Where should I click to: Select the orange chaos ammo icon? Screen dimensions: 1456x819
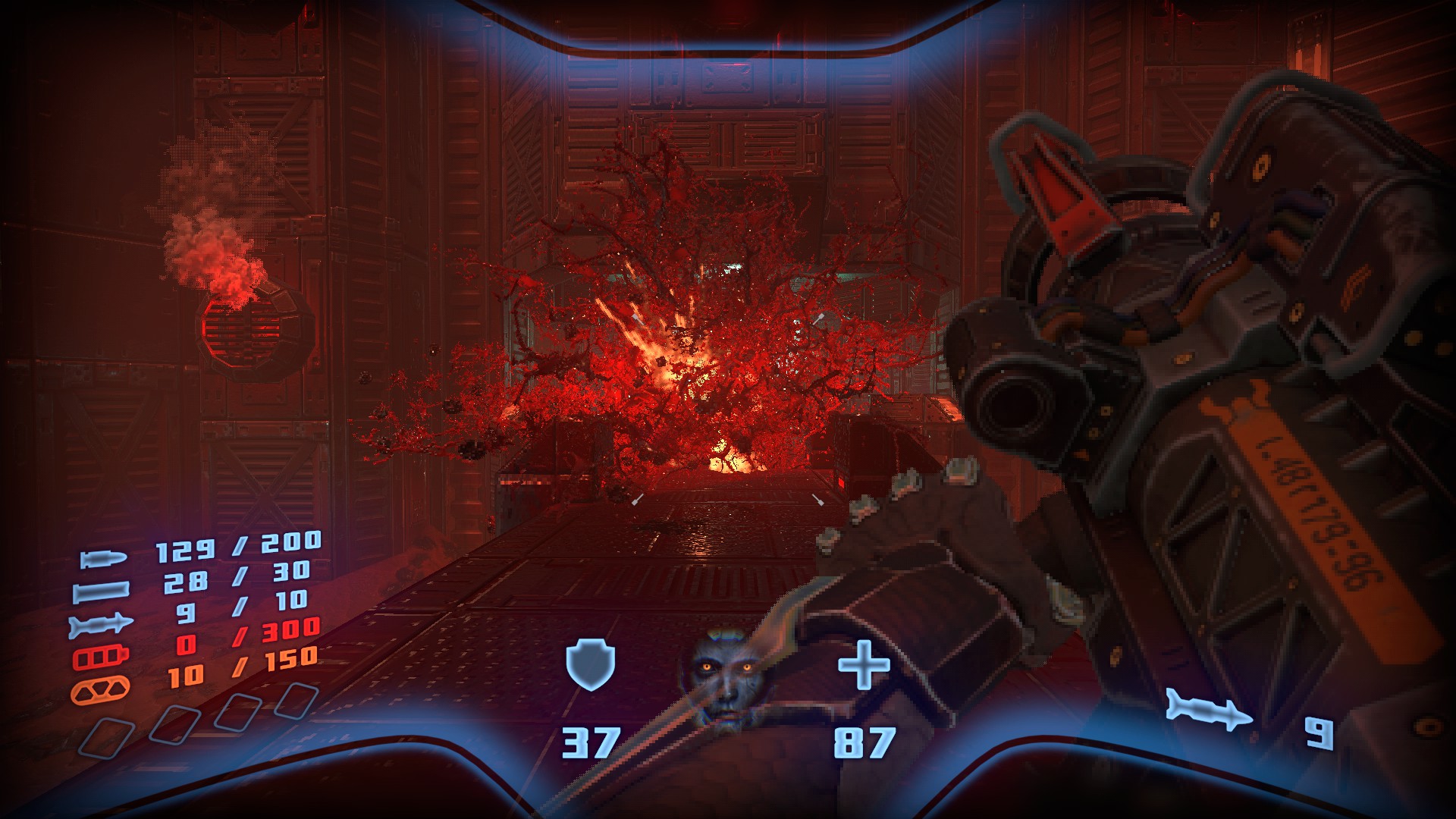[100, 690]
